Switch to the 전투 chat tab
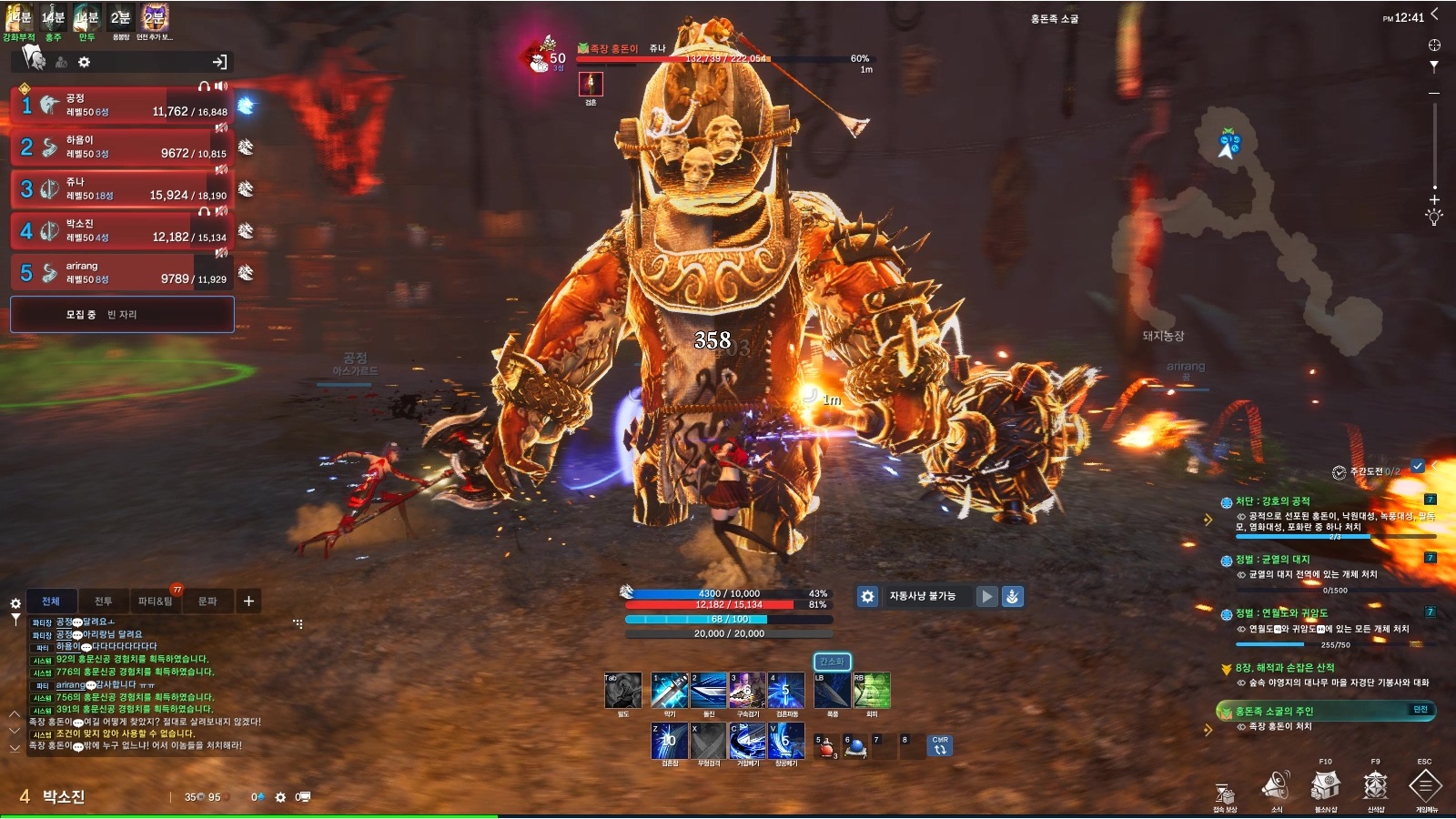Viewport: 1456px width, 819px height. coord(104,602)
